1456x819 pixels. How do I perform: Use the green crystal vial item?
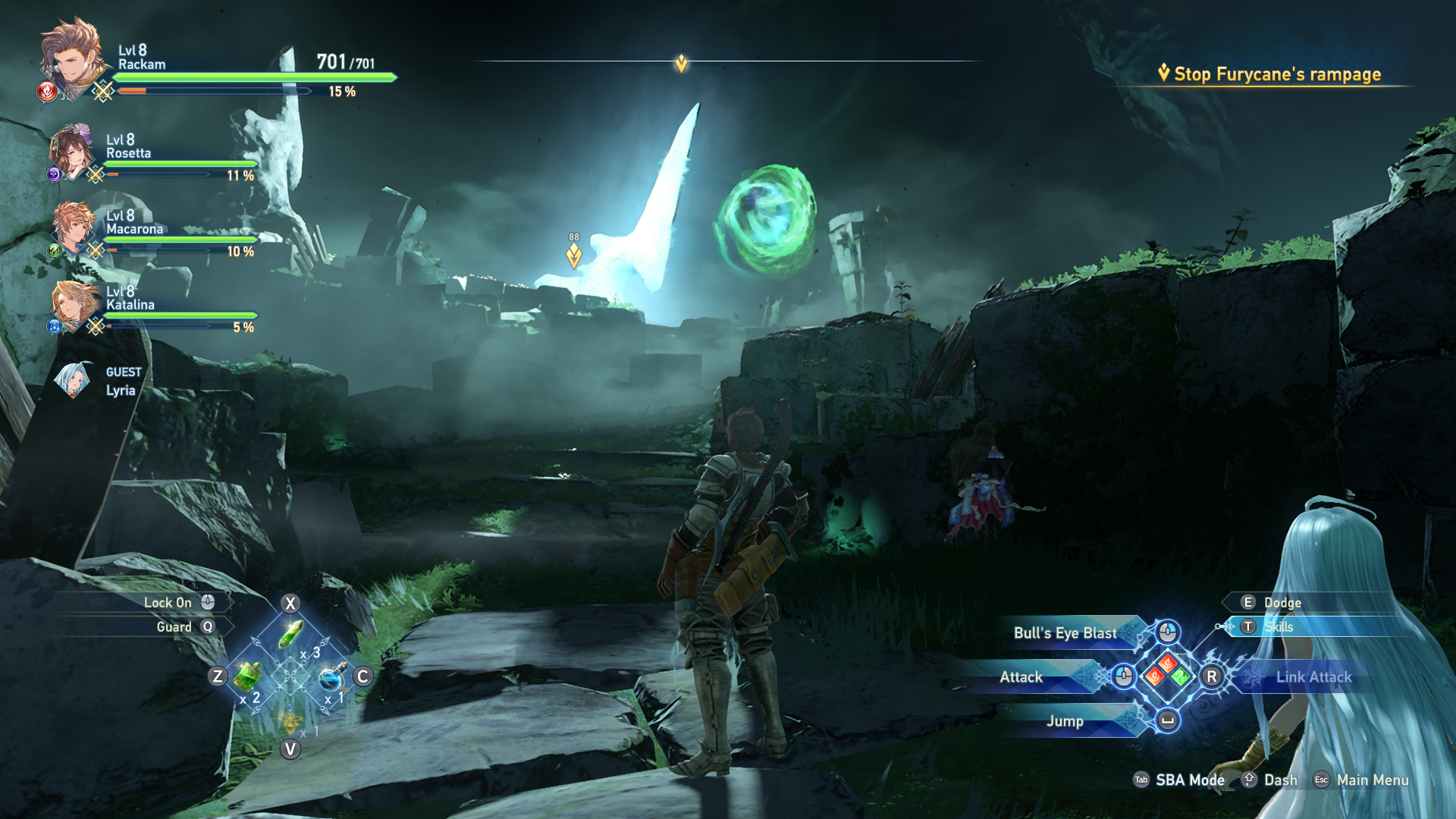(x=291, y=635)
